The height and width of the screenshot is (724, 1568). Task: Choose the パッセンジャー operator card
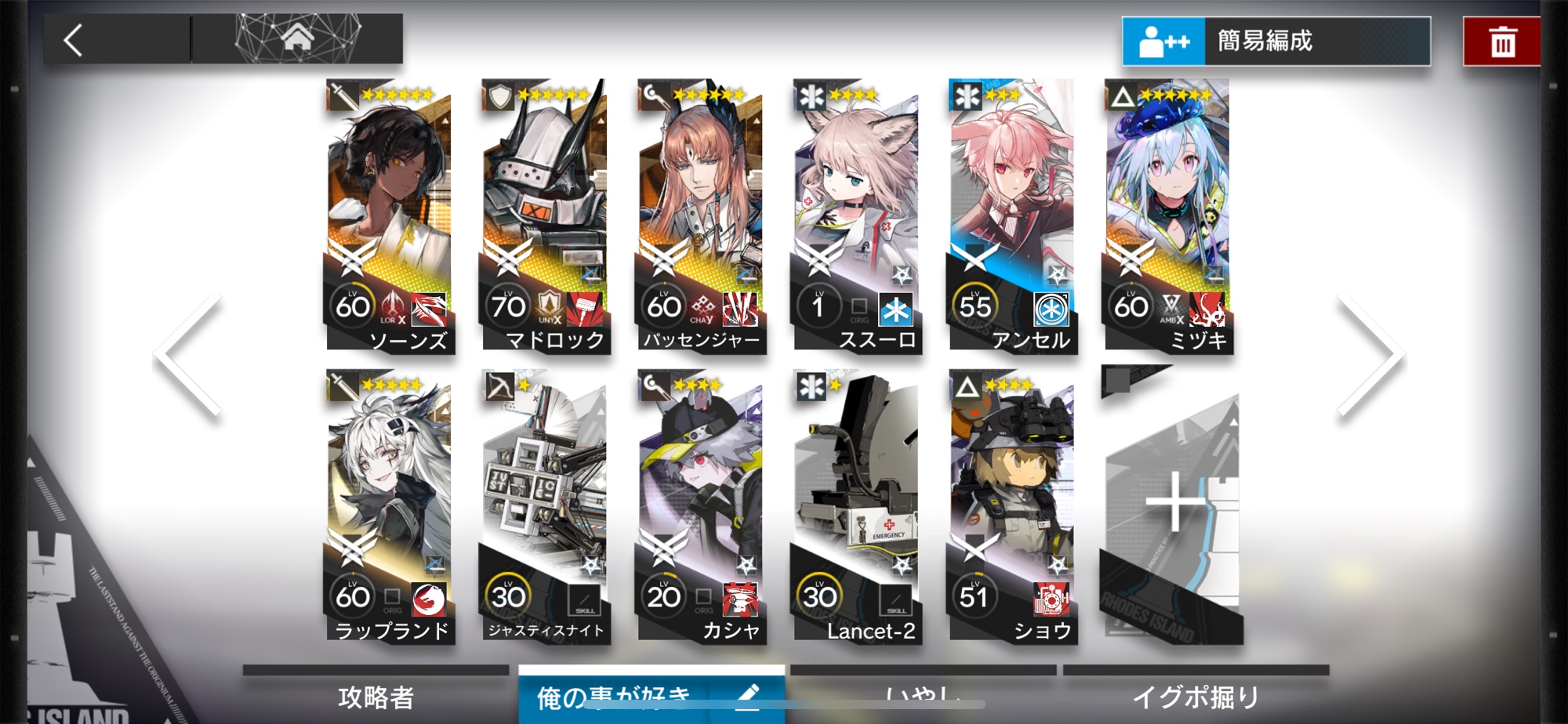point(700,215)
